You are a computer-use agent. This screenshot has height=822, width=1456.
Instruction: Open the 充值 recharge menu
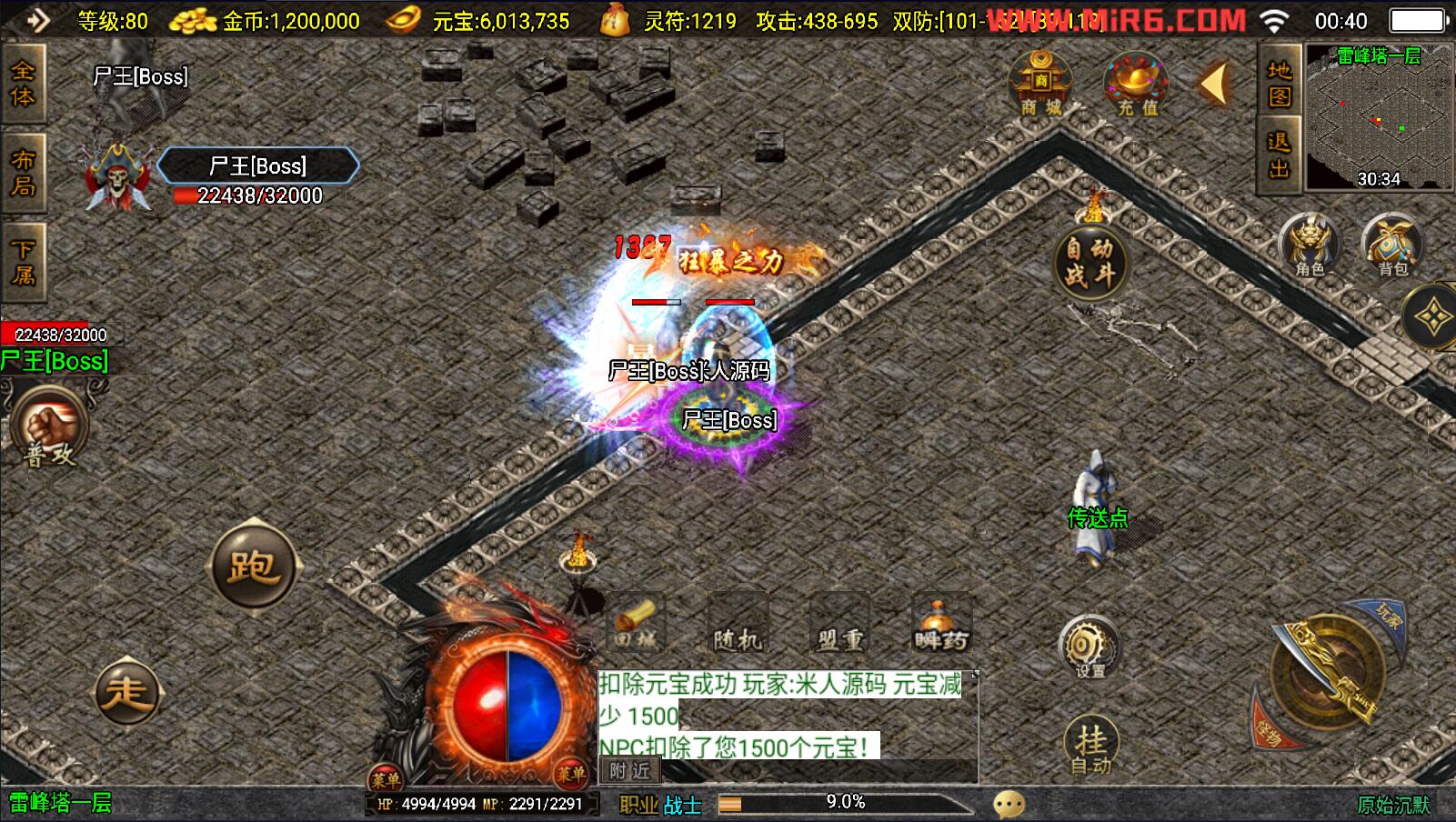coord(1137,84)
